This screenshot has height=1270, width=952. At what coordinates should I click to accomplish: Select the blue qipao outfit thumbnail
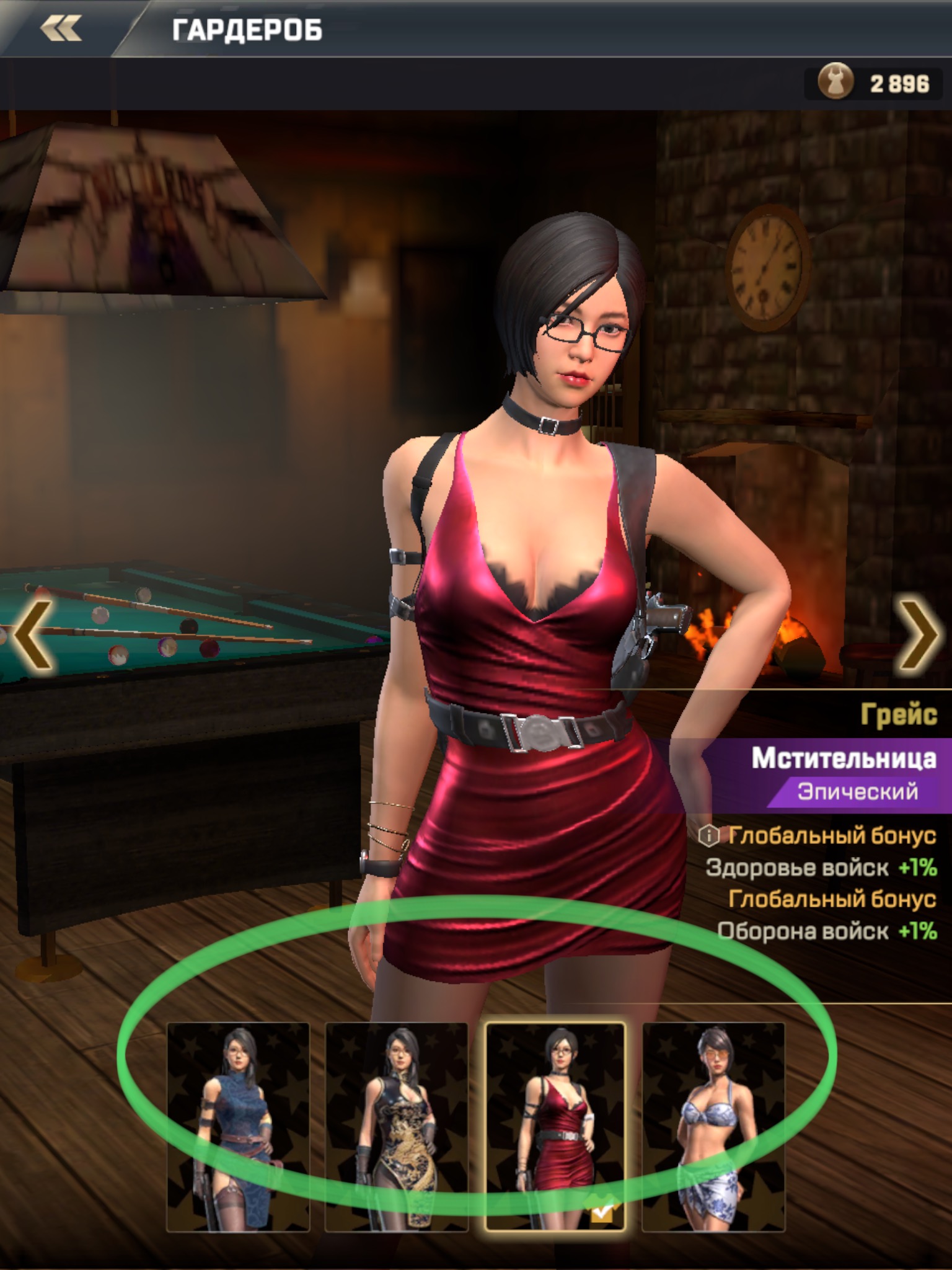coord(238,1126)
